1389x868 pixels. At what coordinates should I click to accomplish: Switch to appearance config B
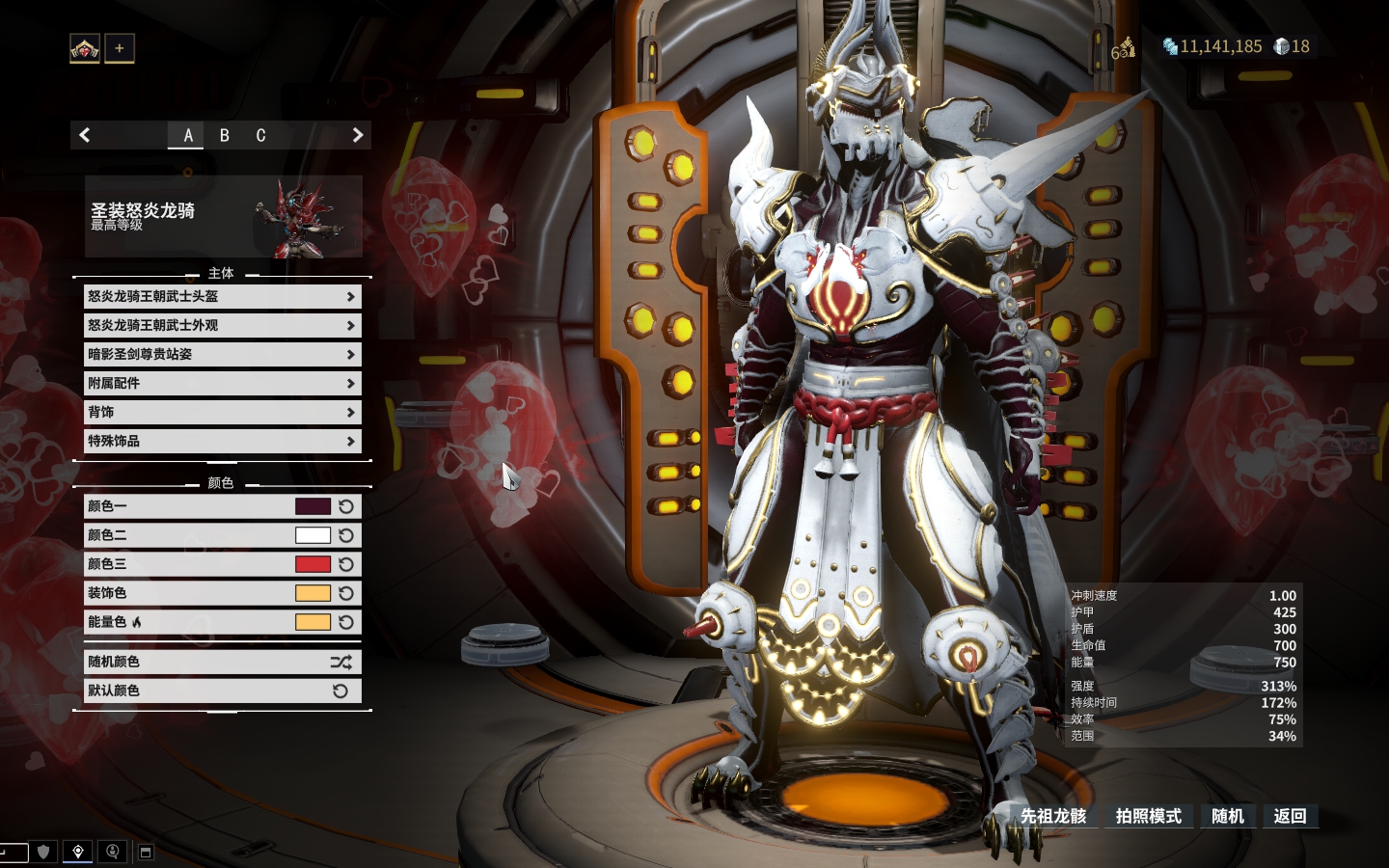click(225, 136)
